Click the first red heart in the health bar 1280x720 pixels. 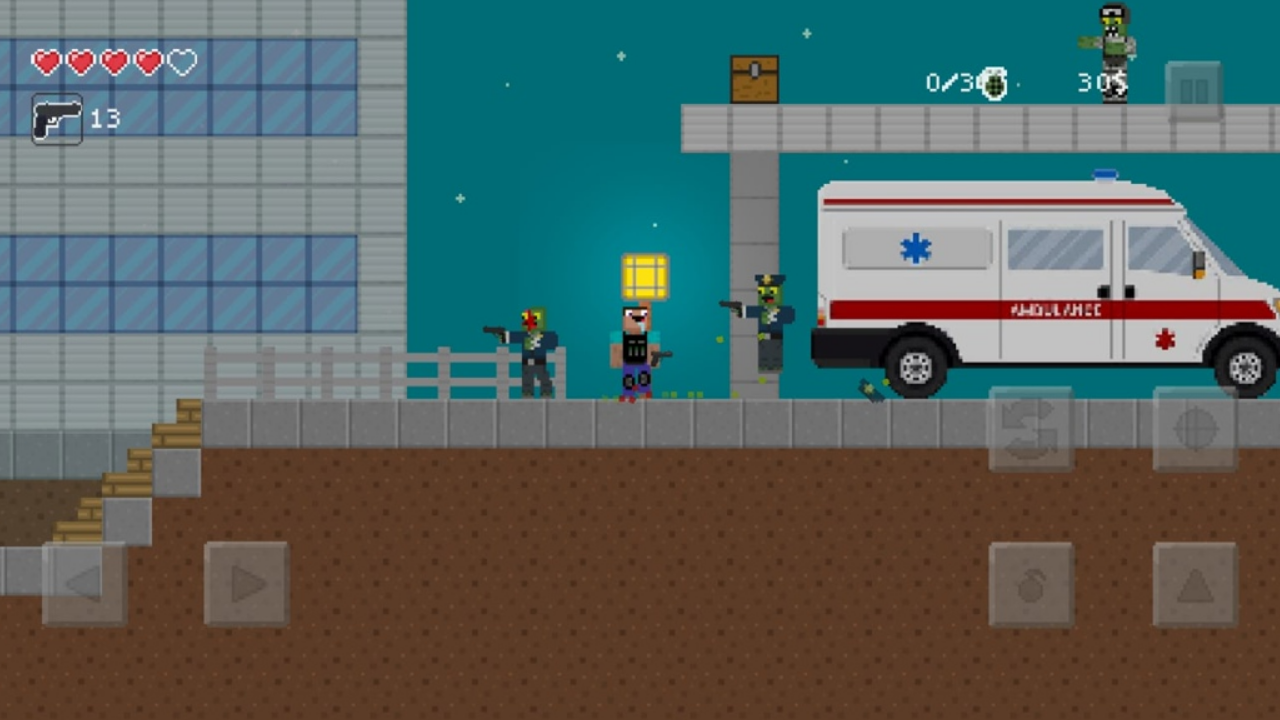click(x=45, y=62)
